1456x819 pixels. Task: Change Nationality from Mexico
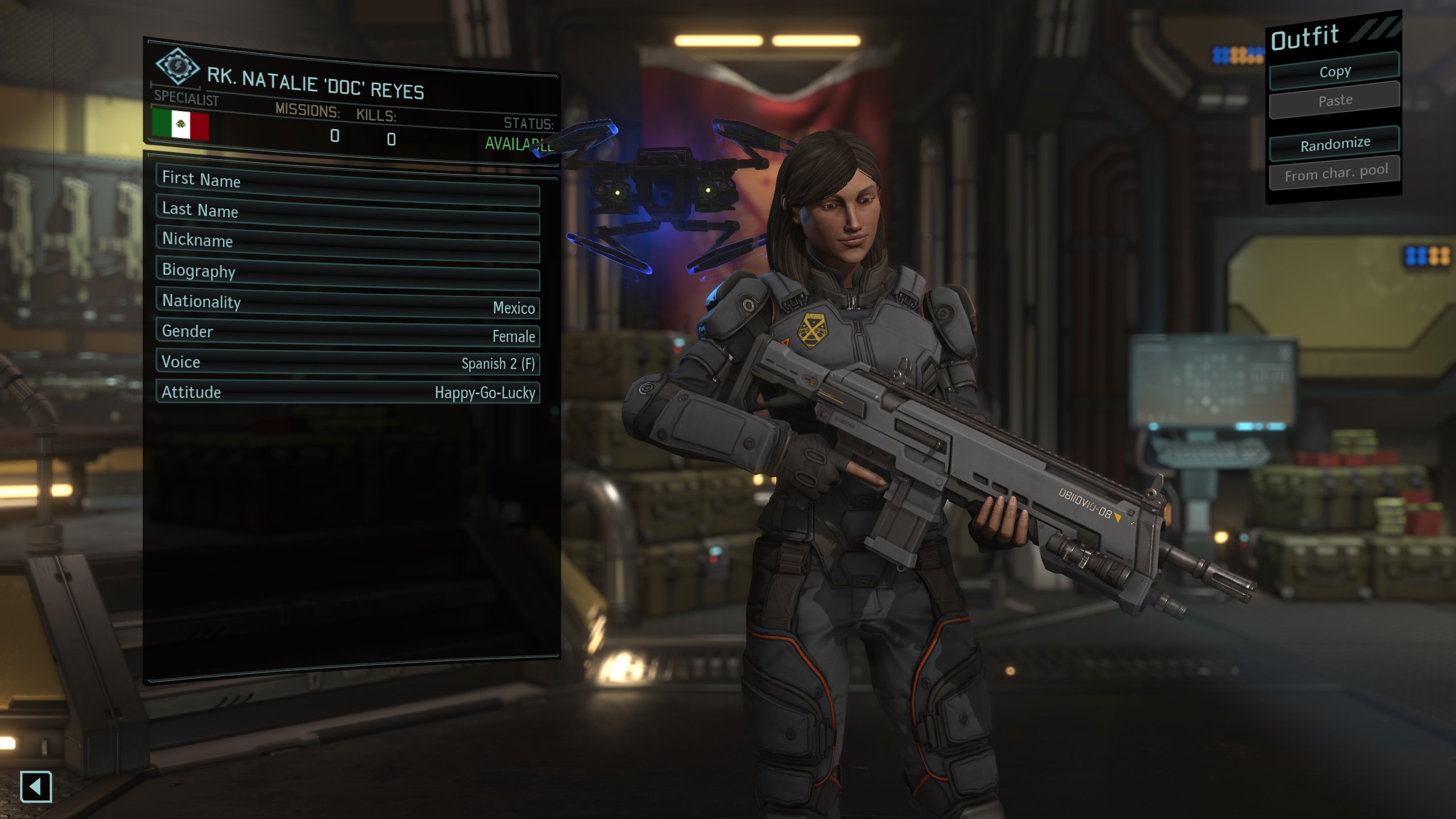[x=348, y=304]
